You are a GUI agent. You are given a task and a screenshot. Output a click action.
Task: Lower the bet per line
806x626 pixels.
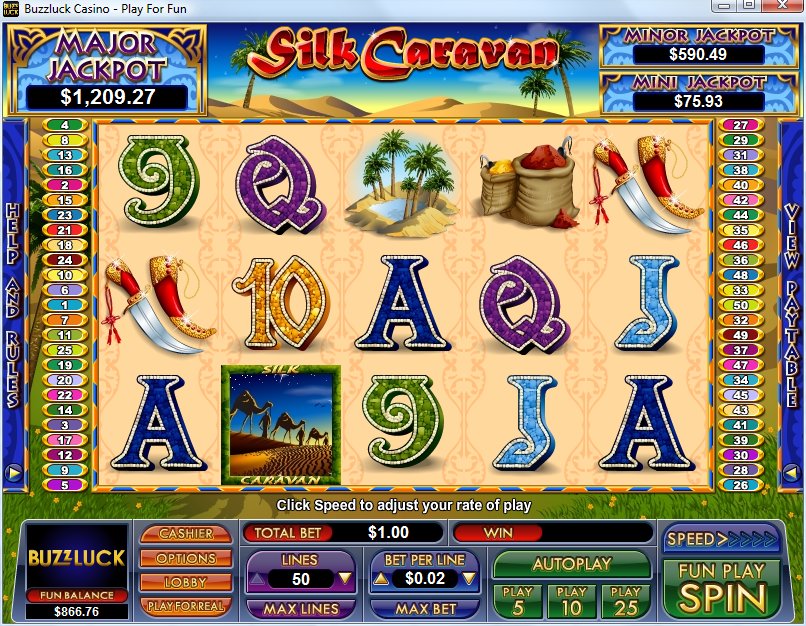click(469, 579)
